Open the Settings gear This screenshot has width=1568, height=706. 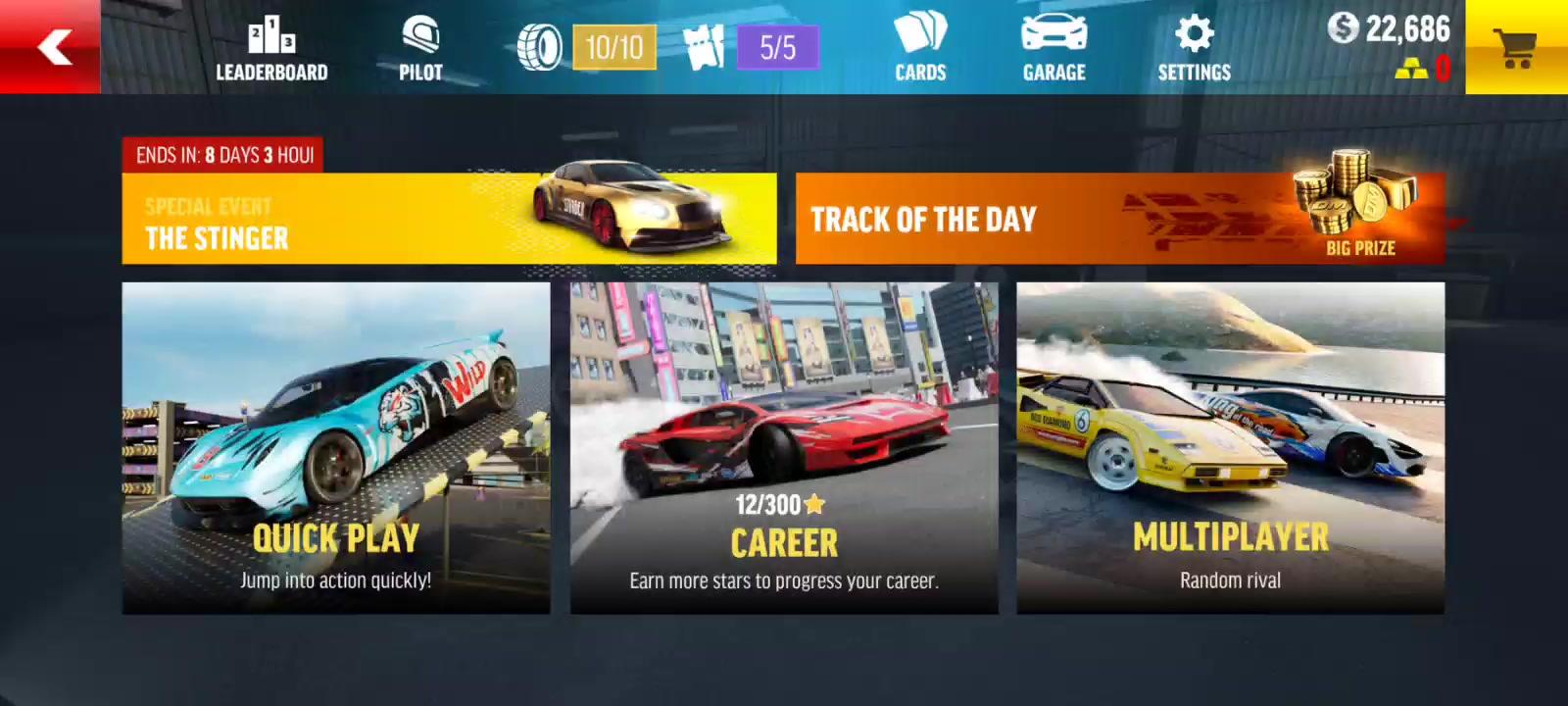click(1192, 44)
